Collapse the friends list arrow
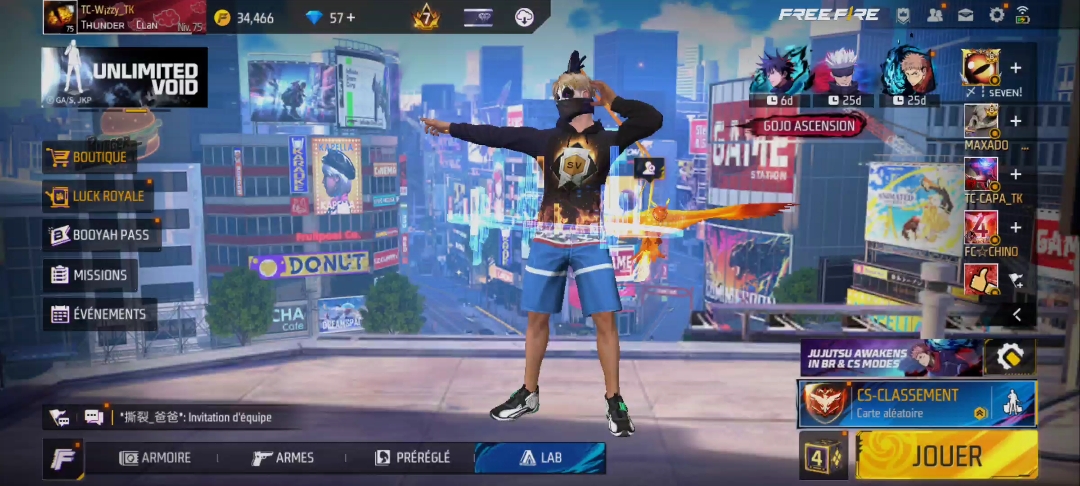1080x486 pixels. click(x=1016, y=314)
